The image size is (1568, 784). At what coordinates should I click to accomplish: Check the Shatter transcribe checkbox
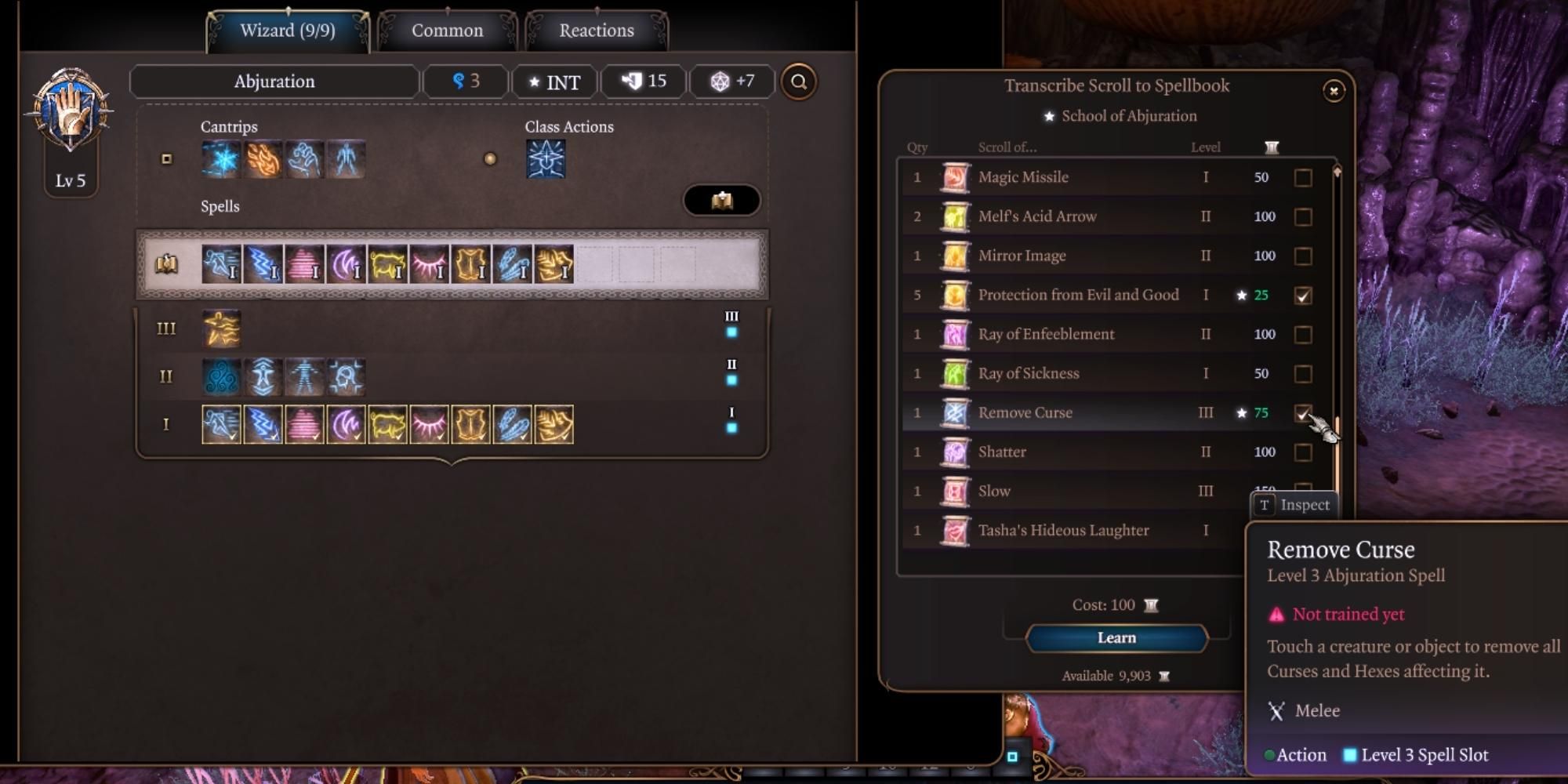(x=1304, y=452)
